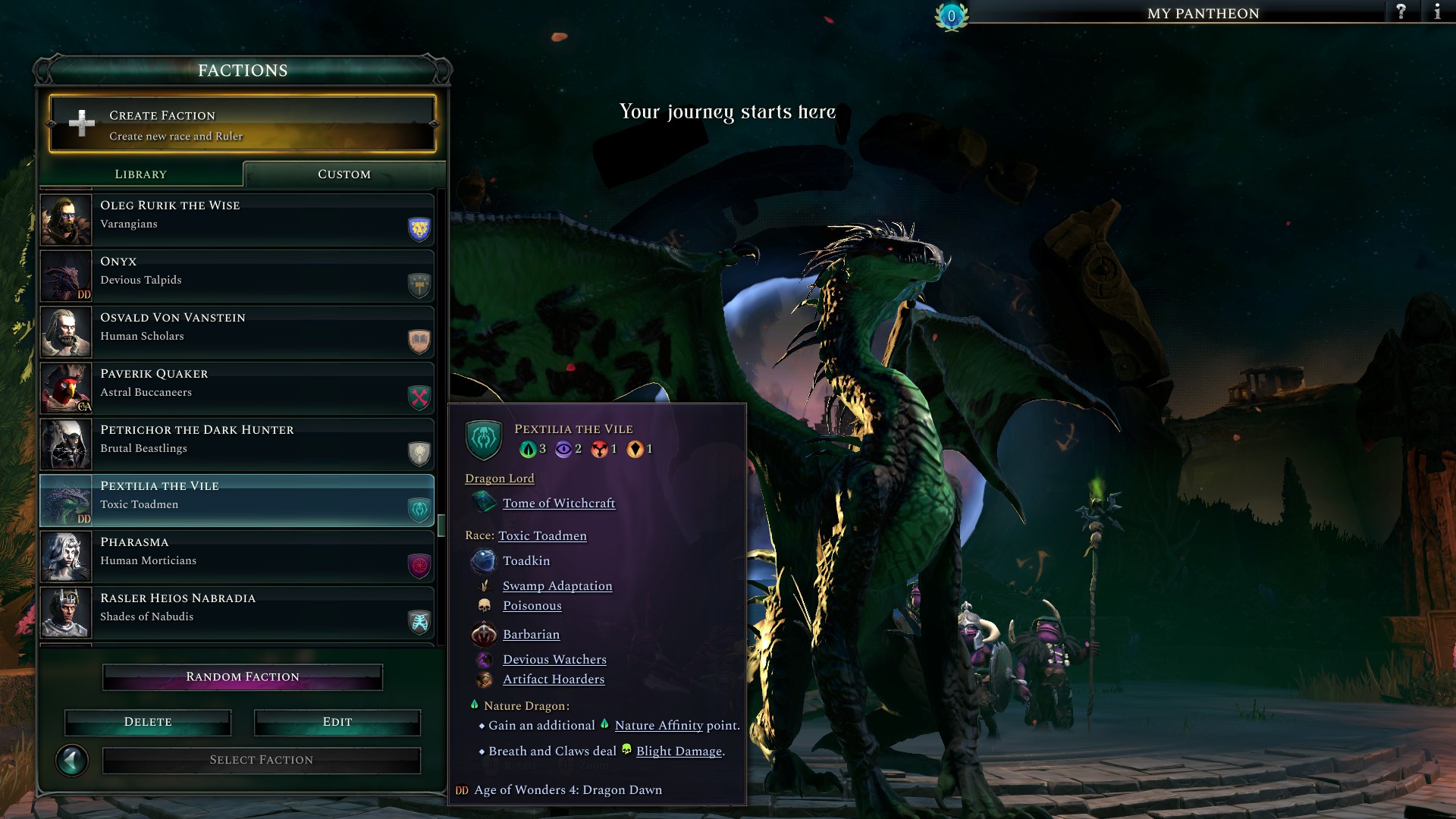Click the Tome of Witchcraft book icon
Screen dimensions: 1456x819
484,503
